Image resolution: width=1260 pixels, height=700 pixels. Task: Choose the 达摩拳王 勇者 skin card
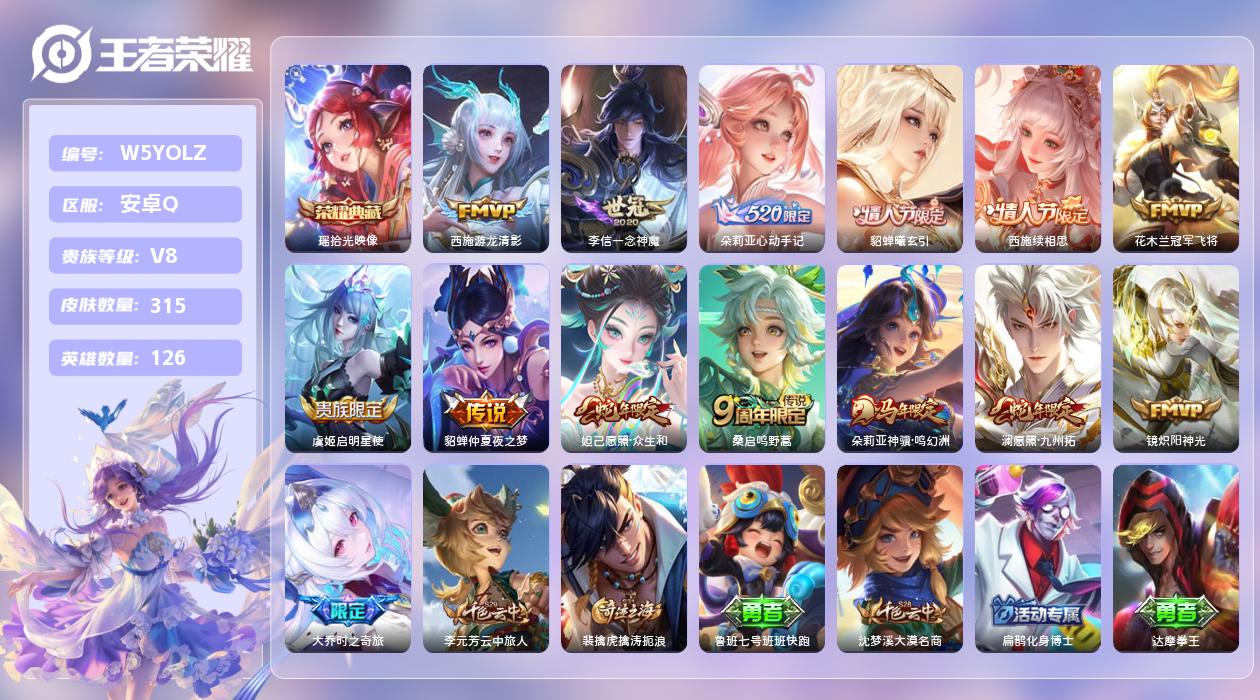[1176, 558]
